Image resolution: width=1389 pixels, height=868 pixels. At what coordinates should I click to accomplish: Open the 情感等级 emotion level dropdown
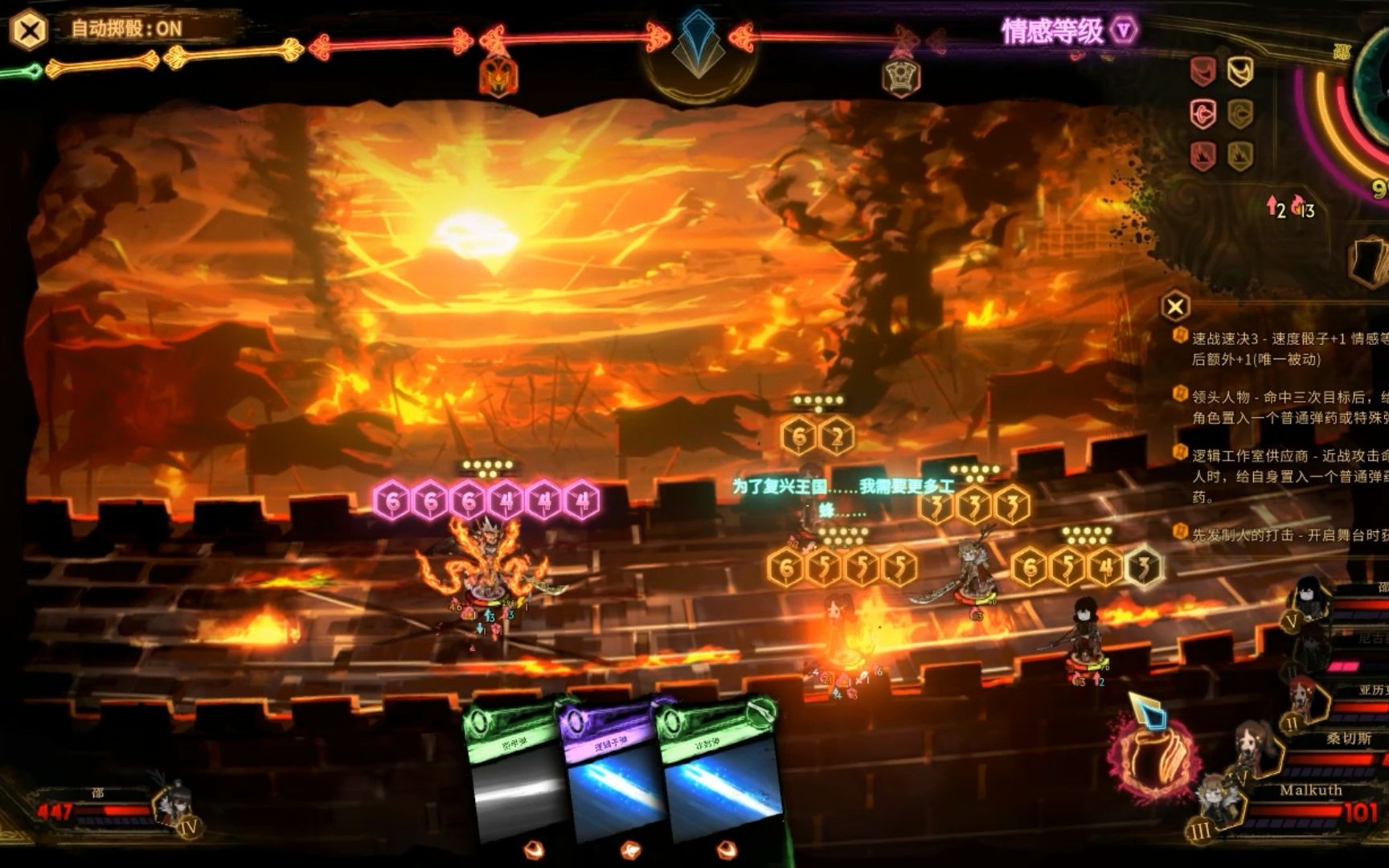click(x=1124, y=31)
